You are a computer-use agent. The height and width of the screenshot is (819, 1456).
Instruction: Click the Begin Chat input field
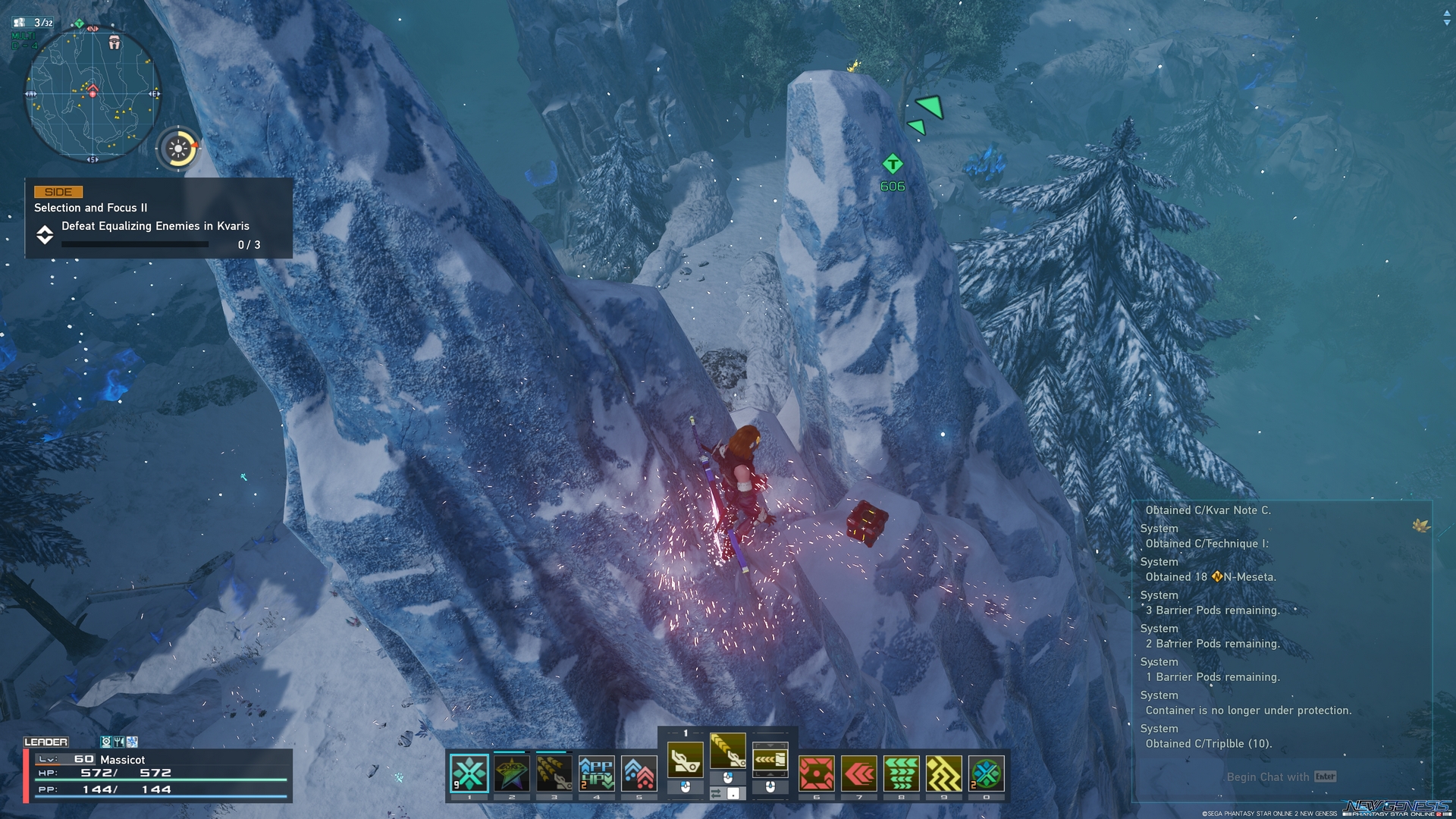1280,777
